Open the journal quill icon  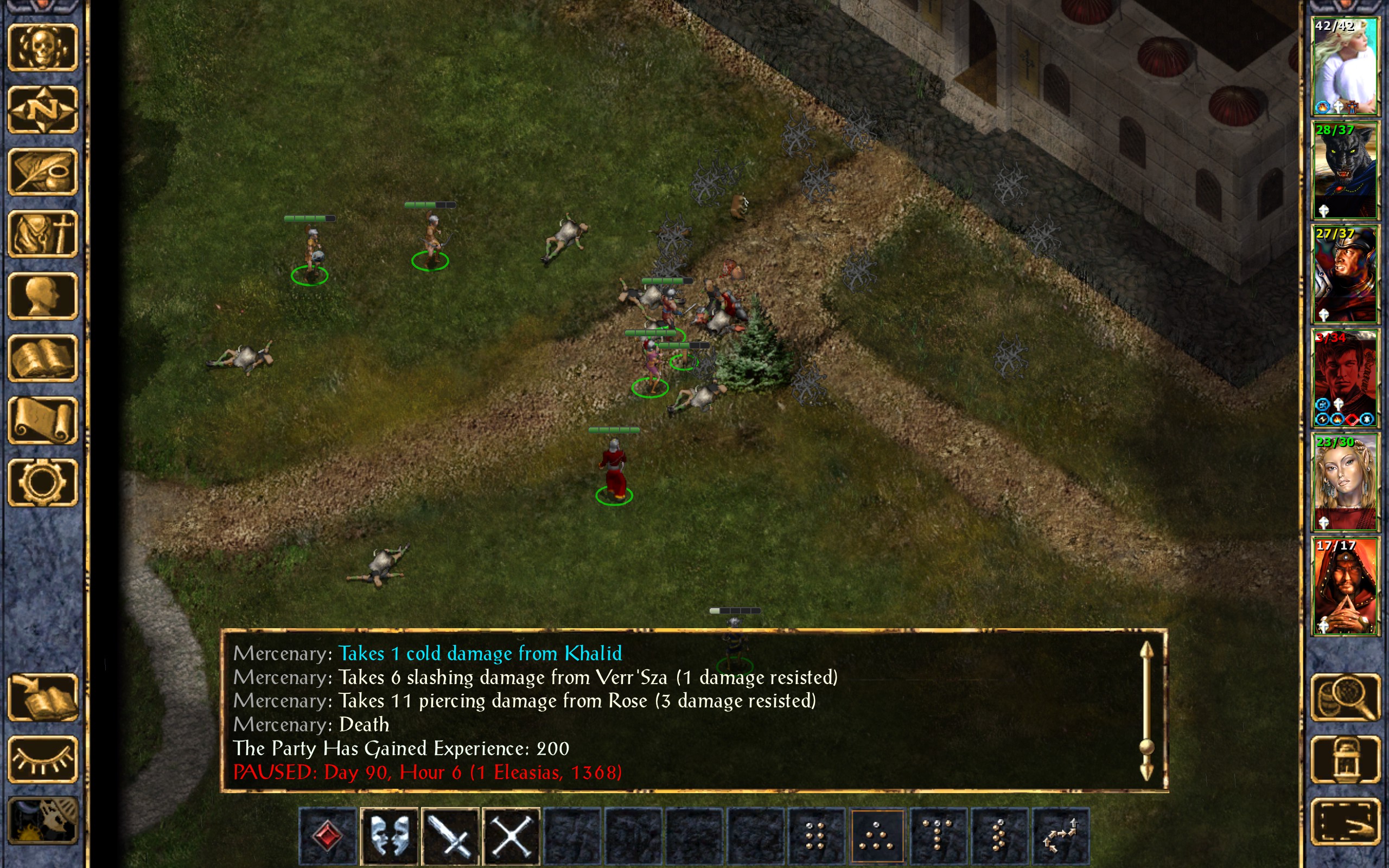pos(42,171)
